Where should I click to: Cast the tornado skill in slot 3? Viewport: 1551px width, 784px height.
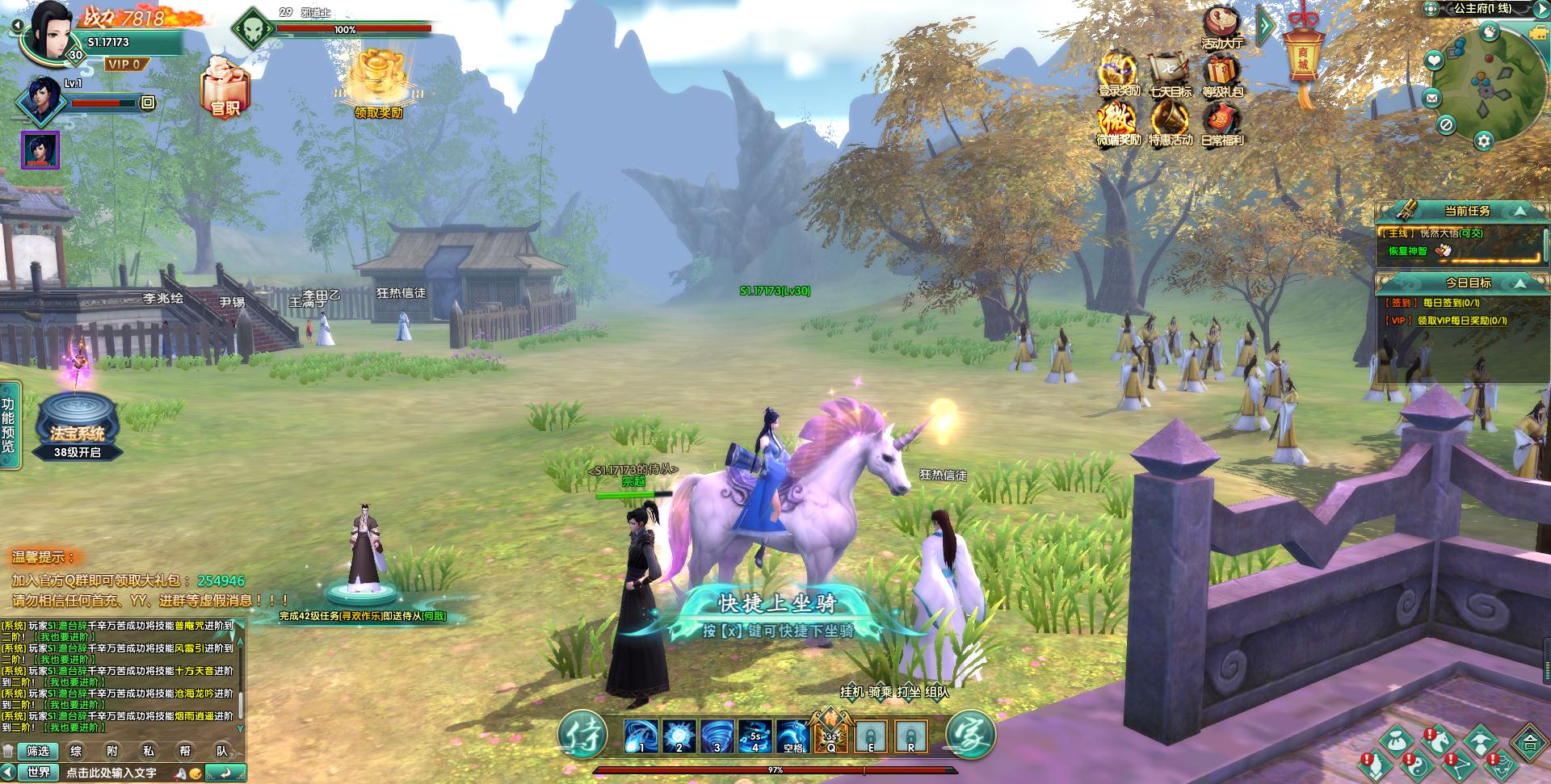click(x=717, y=736)
